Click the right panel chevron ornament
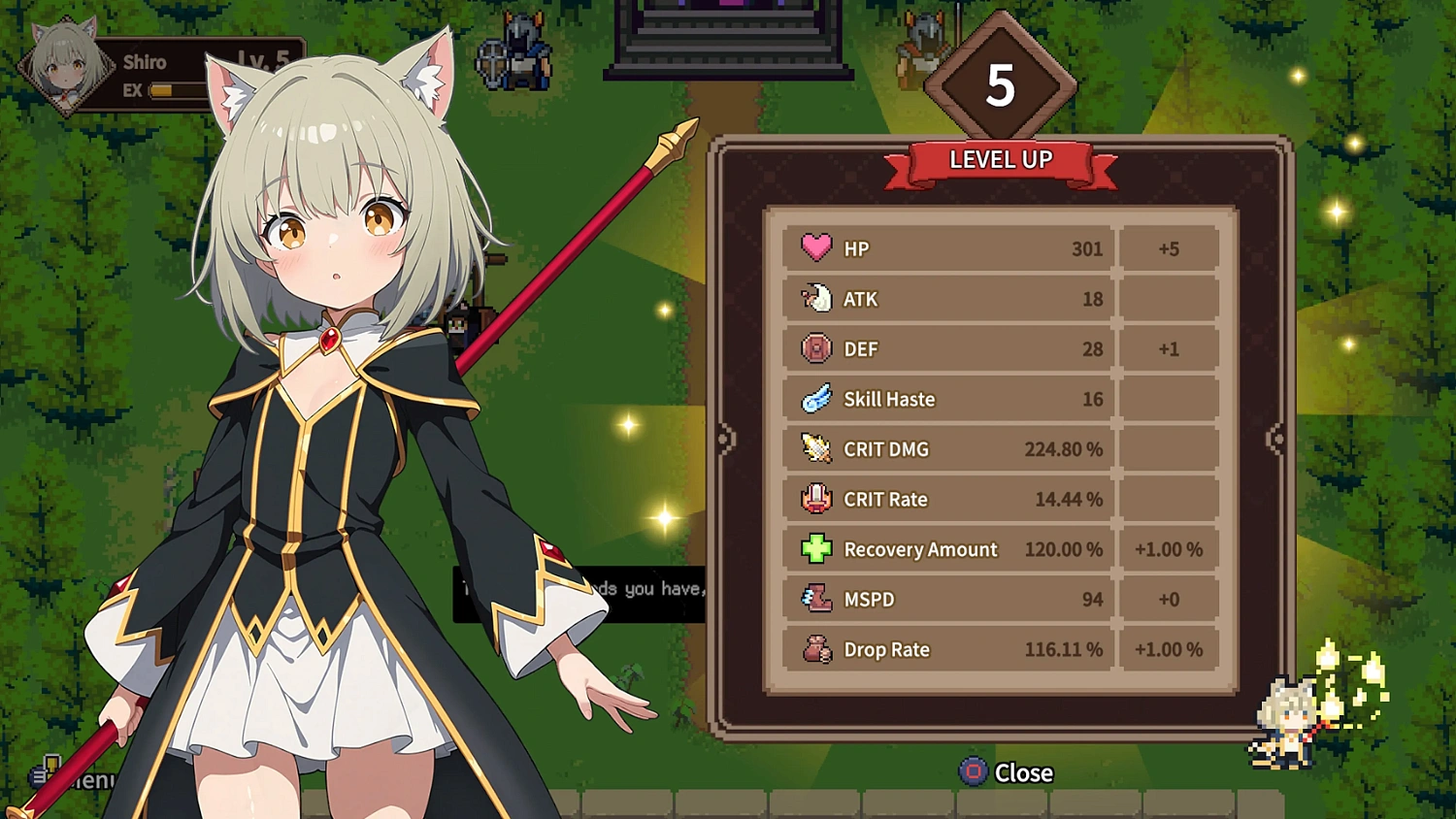Screen dimensions: 1456x819 pos(1275,439)
